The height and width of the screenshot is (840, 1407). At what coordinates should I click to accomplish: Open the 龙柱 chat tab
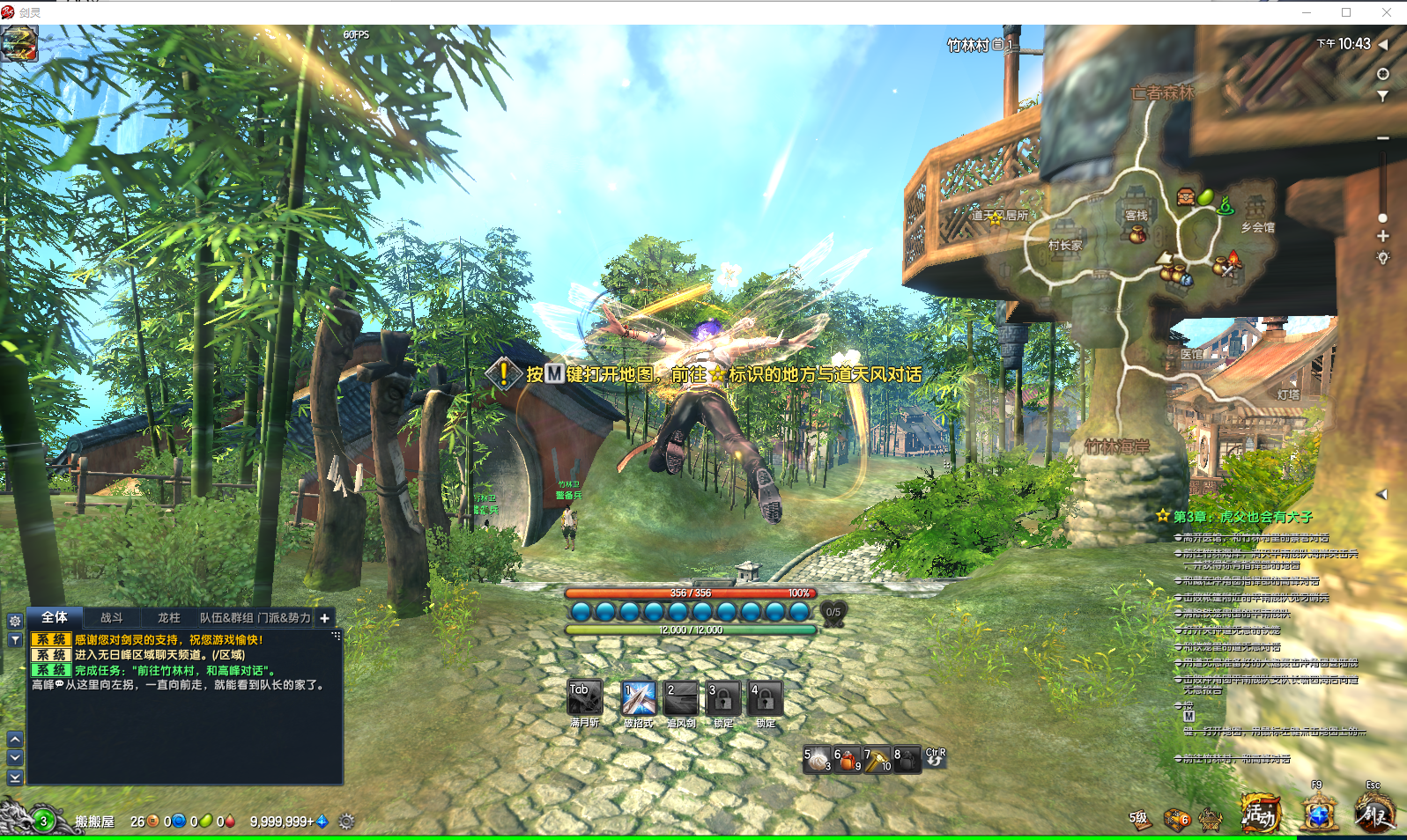(x=168, y=618)
